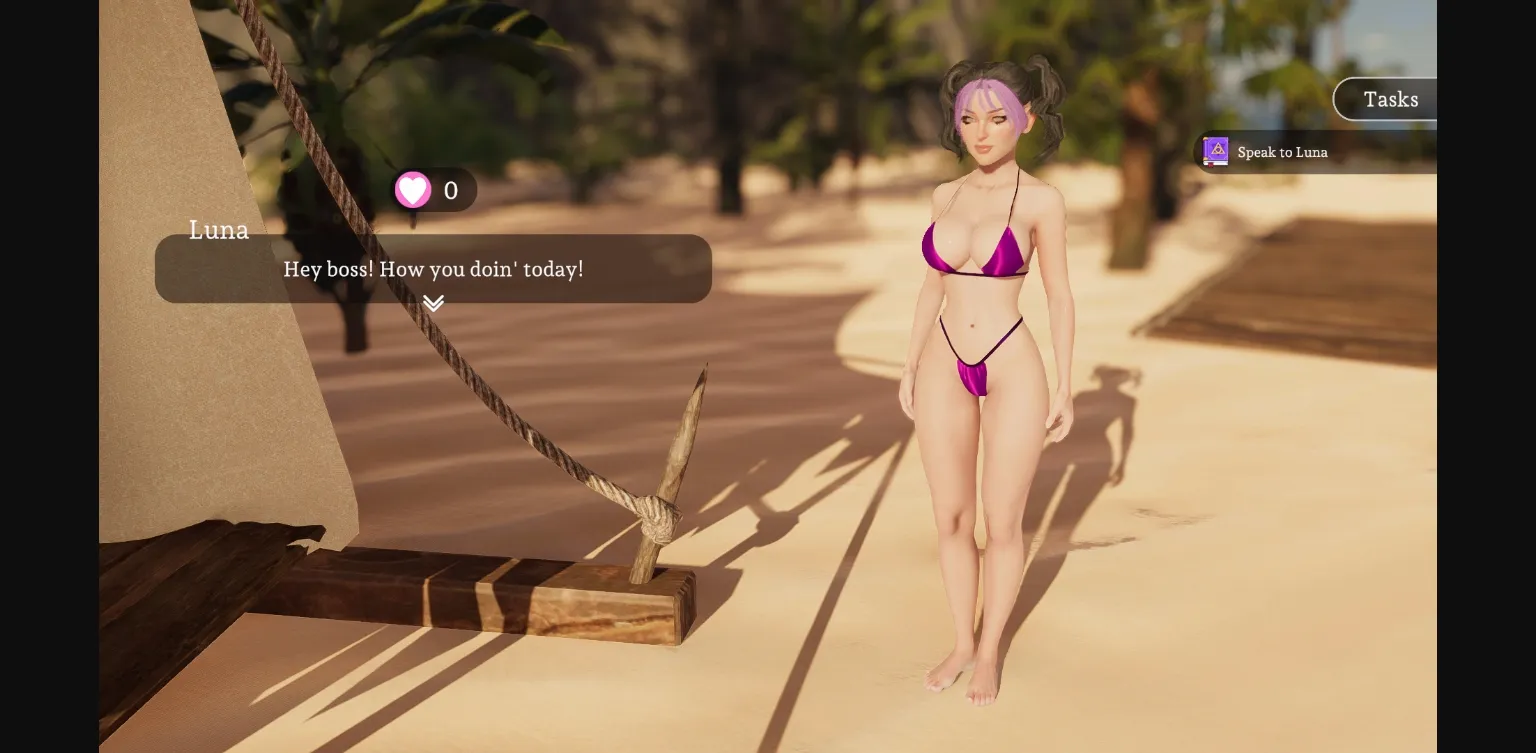The width and height of the screenshot is (1536, 753).
Task: Click the dialogue speech bubble
Action: pos(434,269)
